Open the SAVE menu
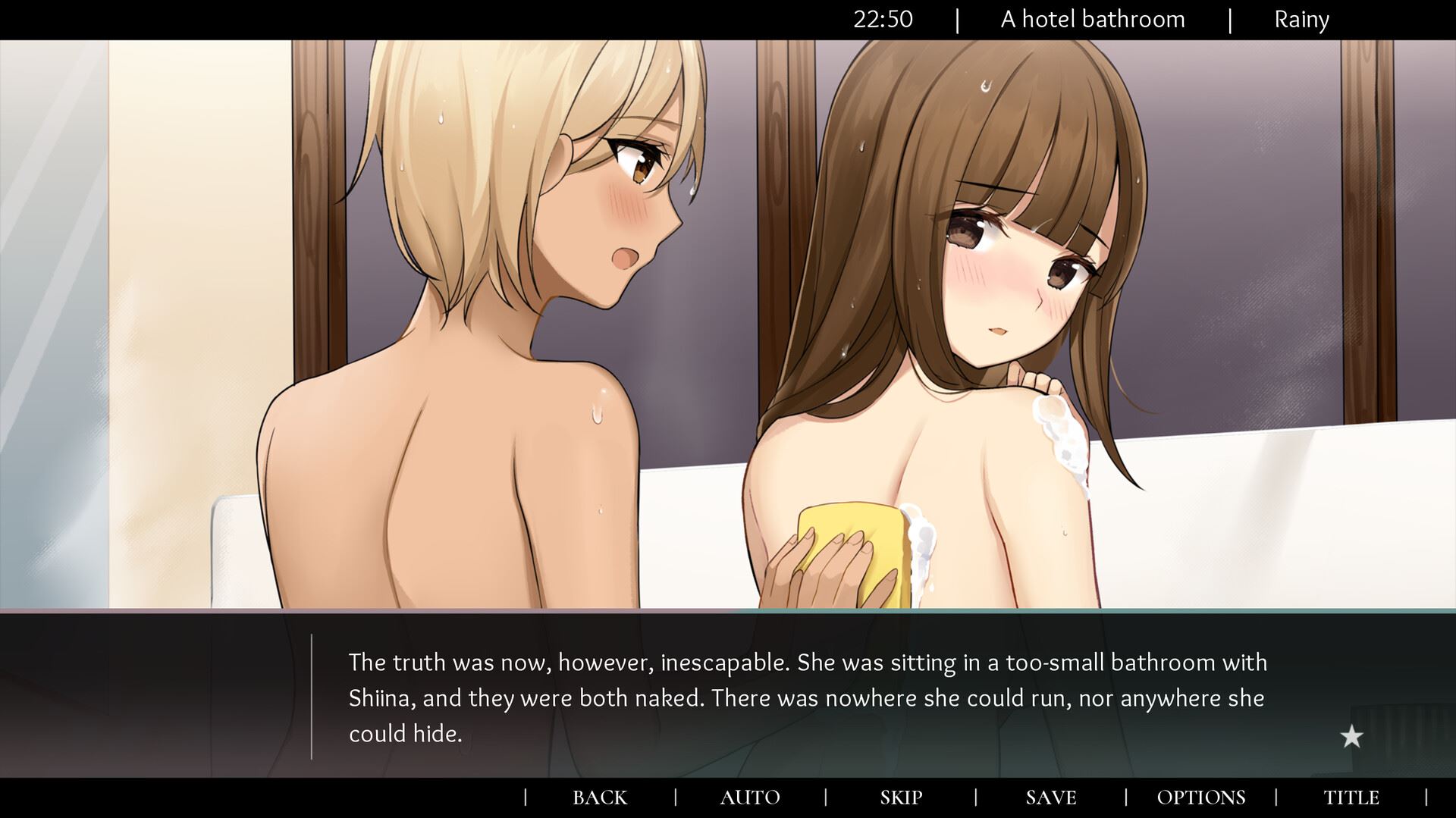 tap(1051, 798)
